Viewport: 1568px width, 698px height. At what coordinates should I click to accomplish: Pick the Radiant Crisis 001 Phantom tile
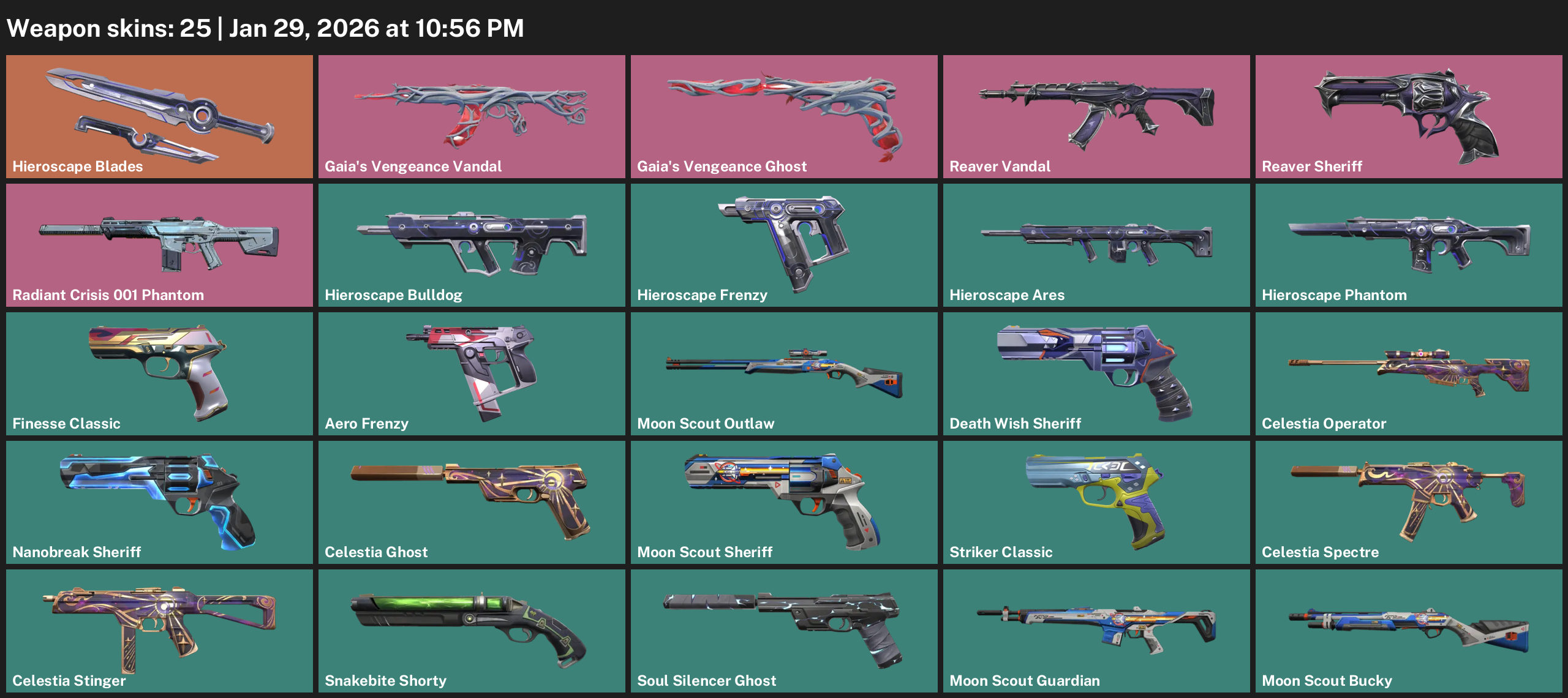[159, 245]
